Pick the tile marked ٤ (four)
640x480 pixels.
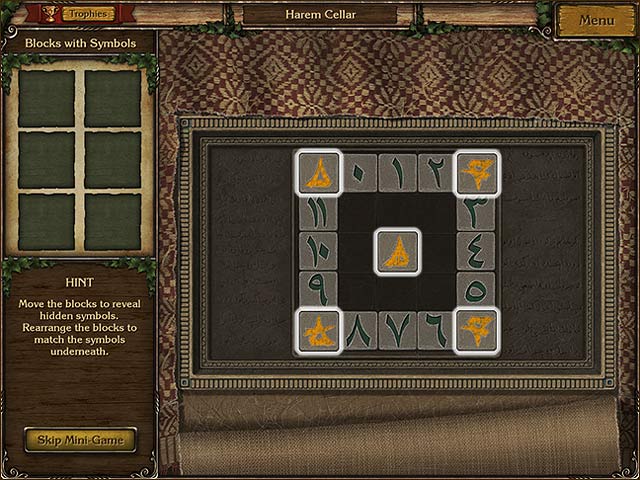point(476,251)
